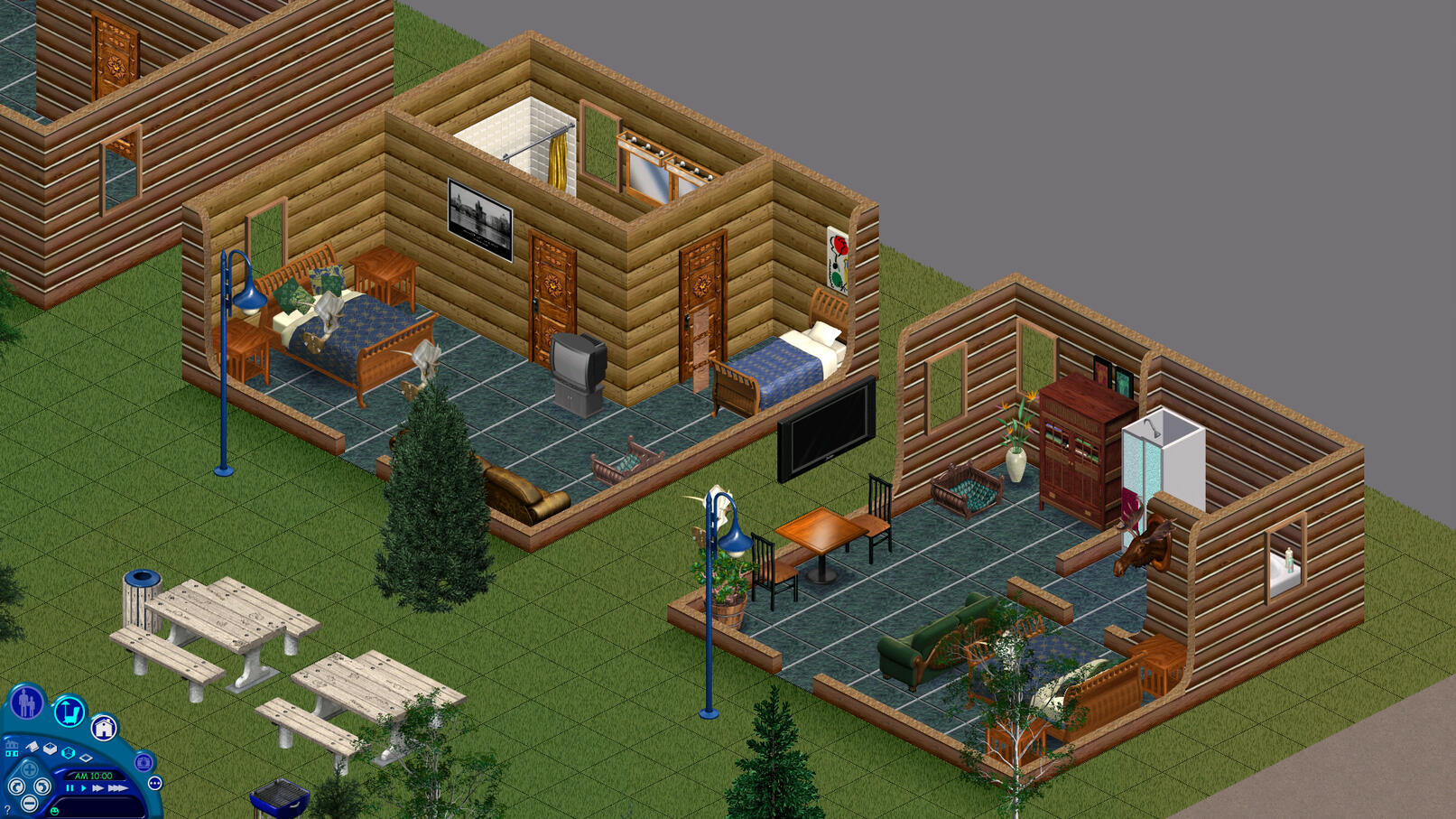Open Buy mode with the chair icon
Viewport: 1456px width, 819px height.
70,712
